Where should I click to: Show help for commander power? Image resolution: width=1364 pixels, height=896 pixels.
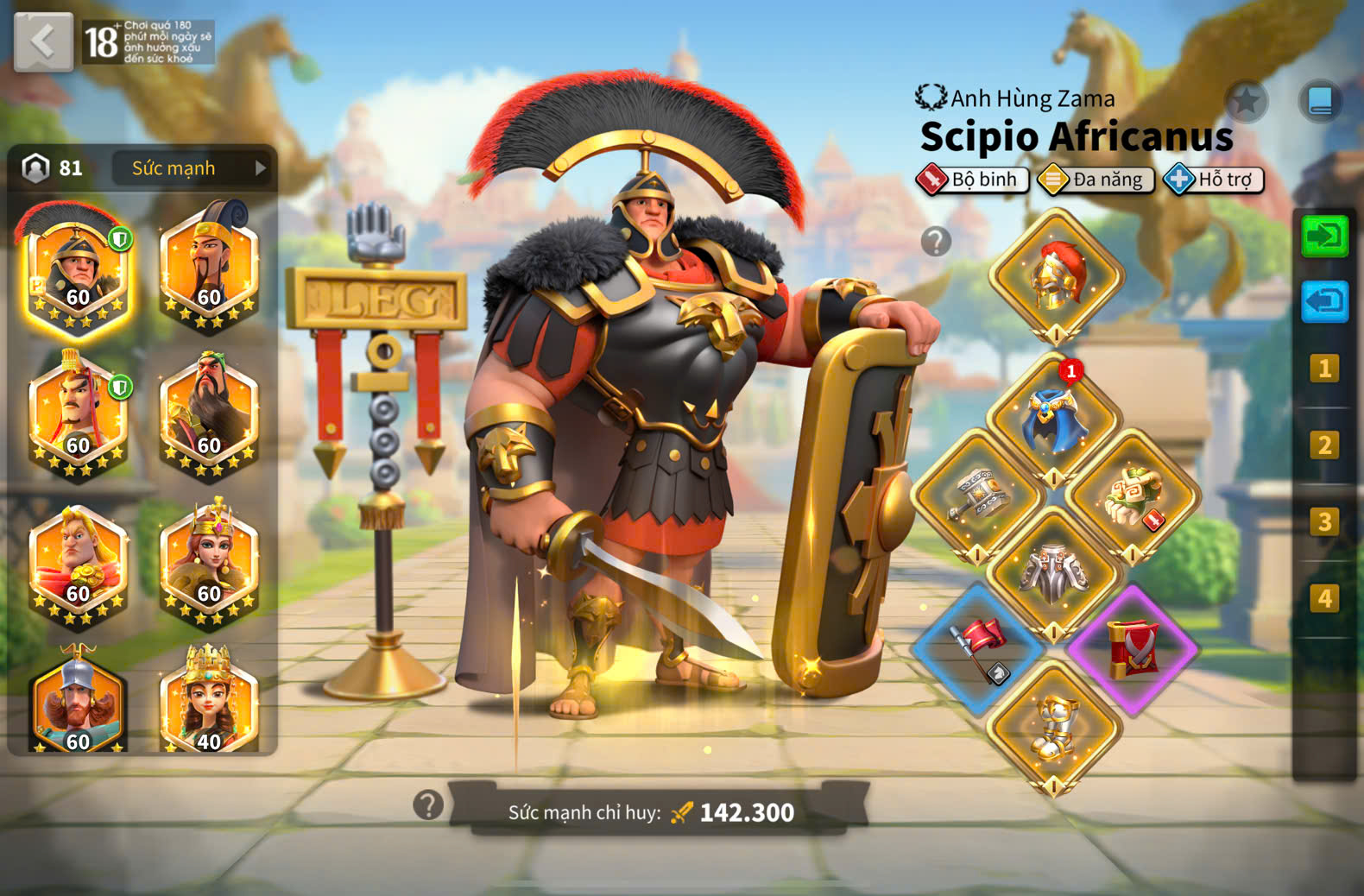(428, 805)
